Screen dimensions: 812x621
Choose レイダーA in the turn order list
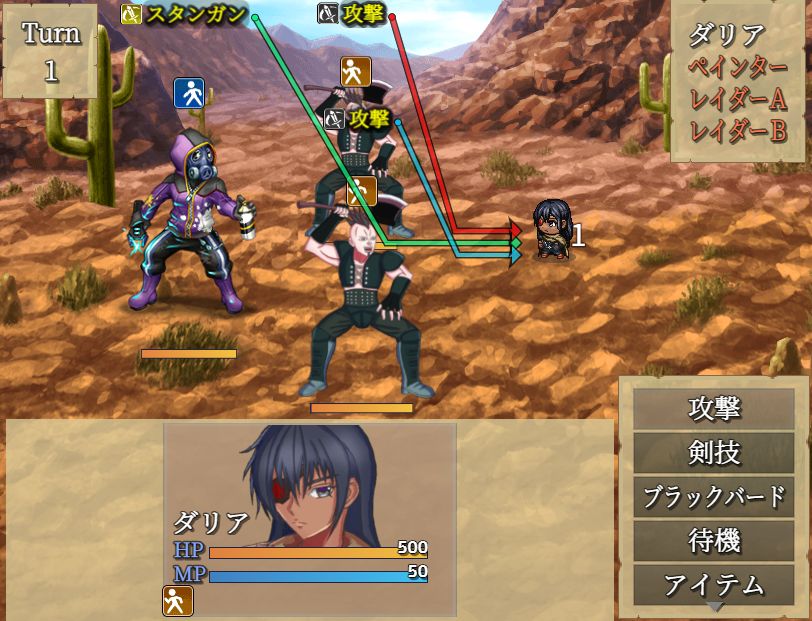pyautogui.click(x=740, y=100)
